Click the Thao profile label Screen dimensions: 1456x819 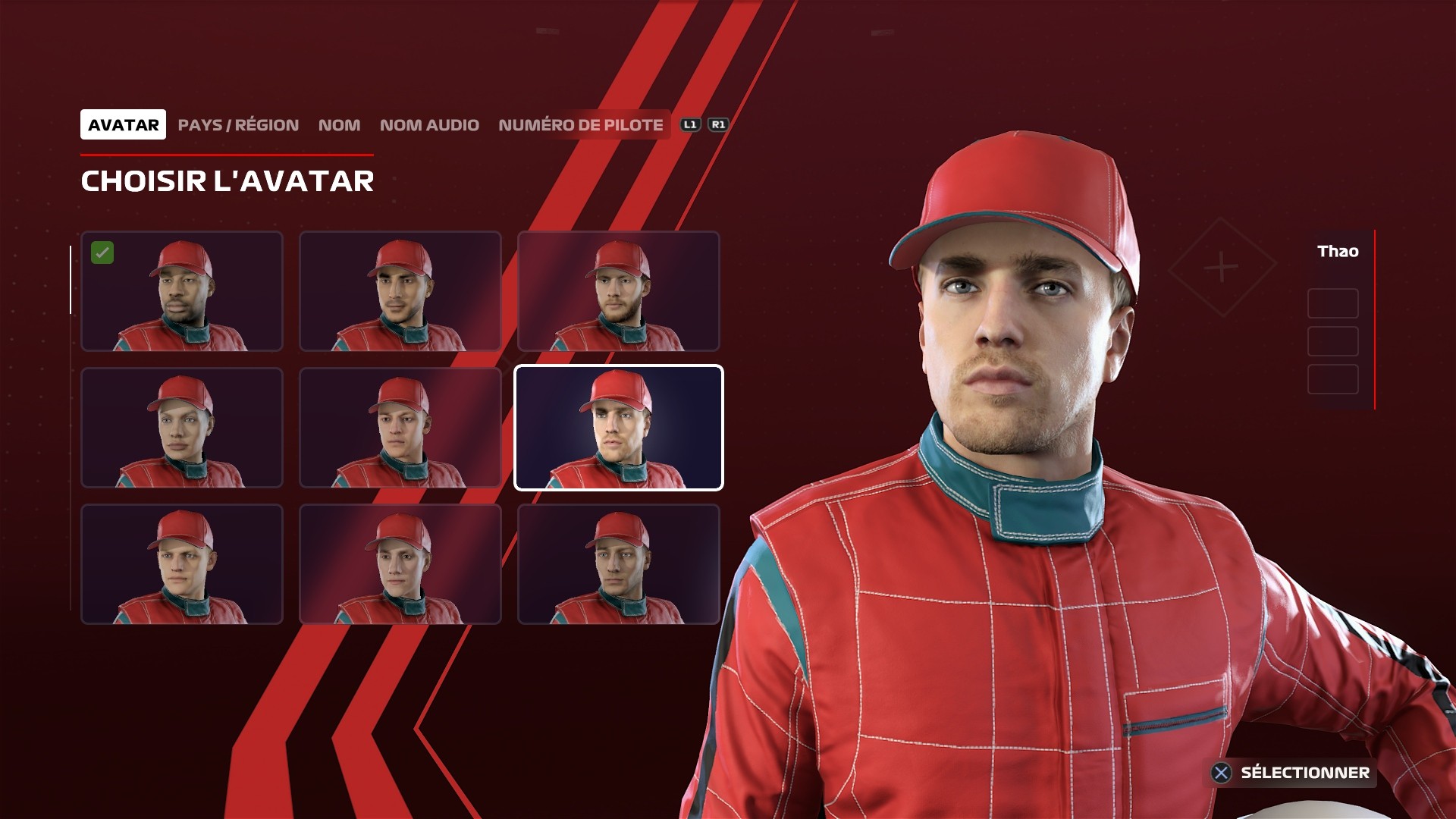pos(1338,253)
